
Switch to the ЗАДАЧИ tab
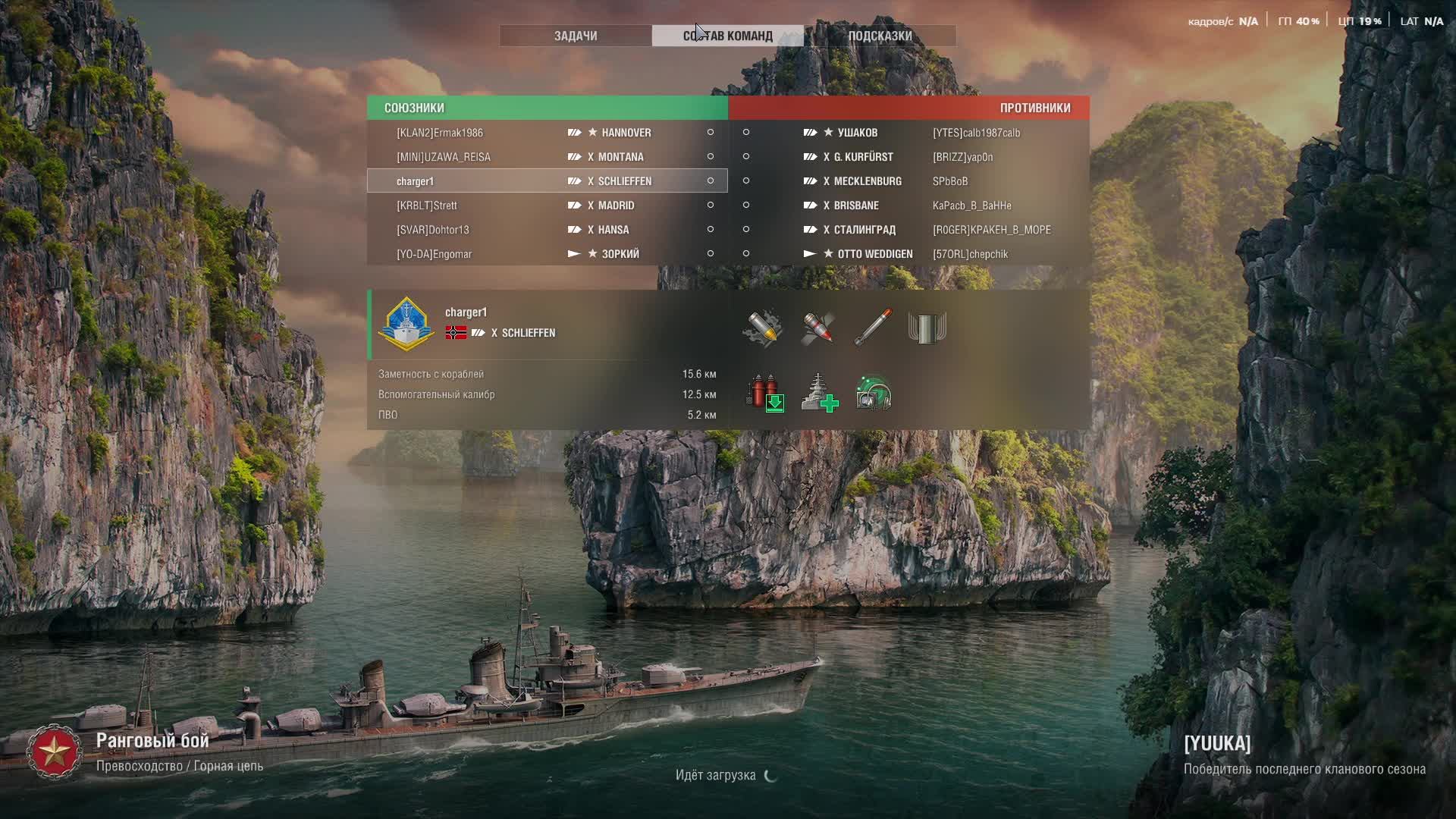click(x=576, y=36)
